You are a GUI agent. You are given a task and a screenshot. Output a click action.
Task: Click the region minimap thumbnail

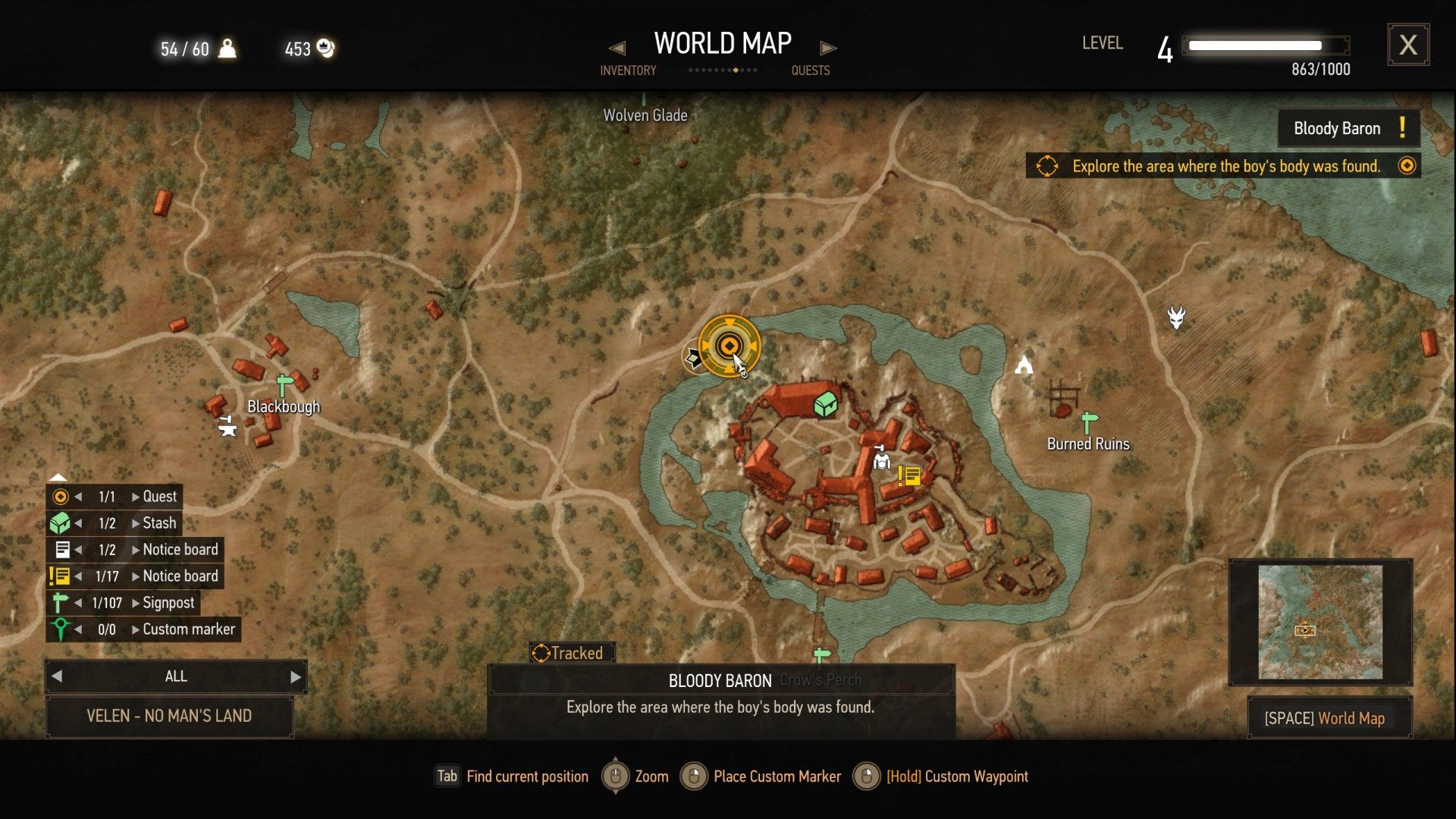pos(1319,622)
